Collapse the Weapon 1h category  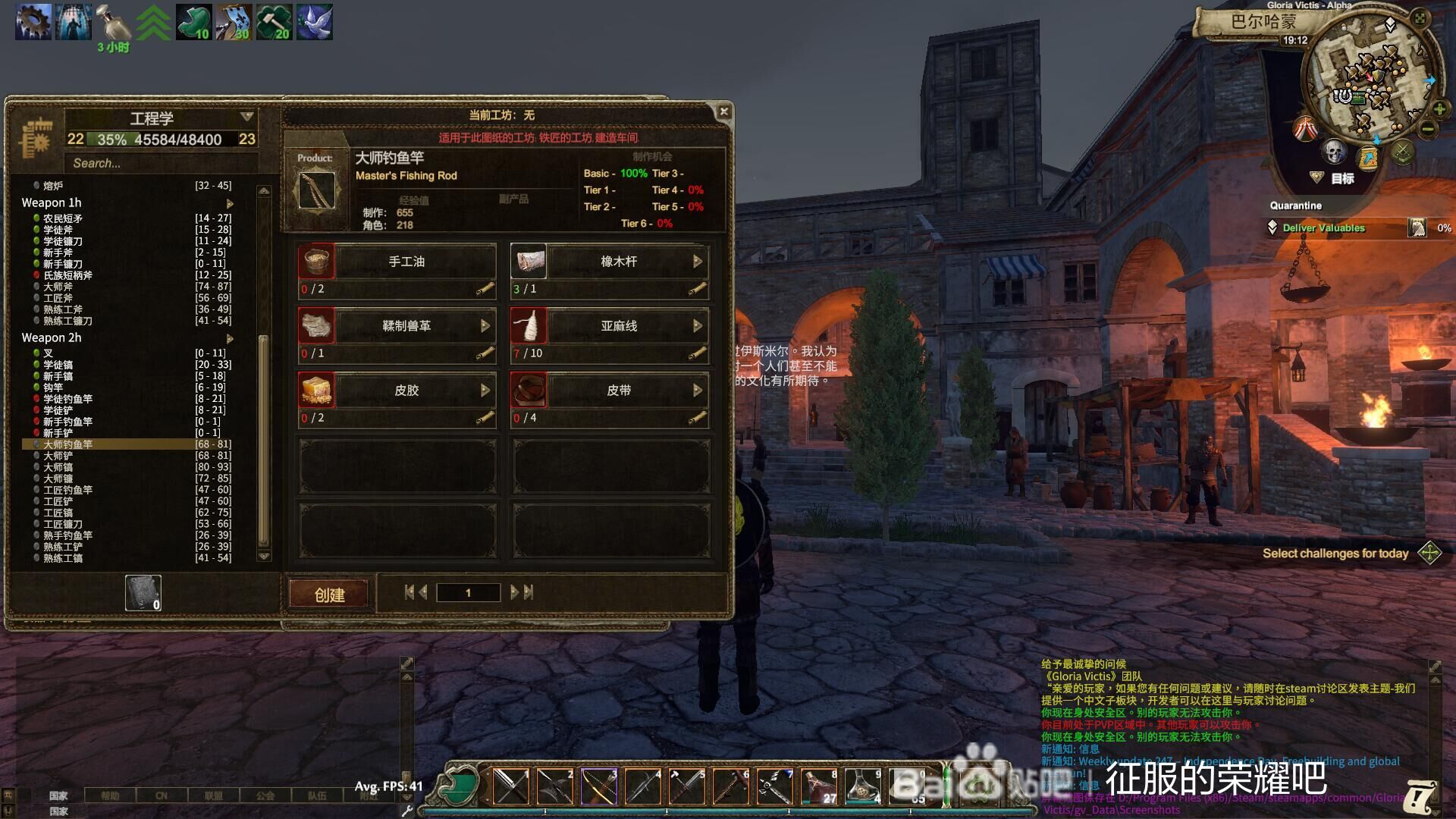point(230,203)
